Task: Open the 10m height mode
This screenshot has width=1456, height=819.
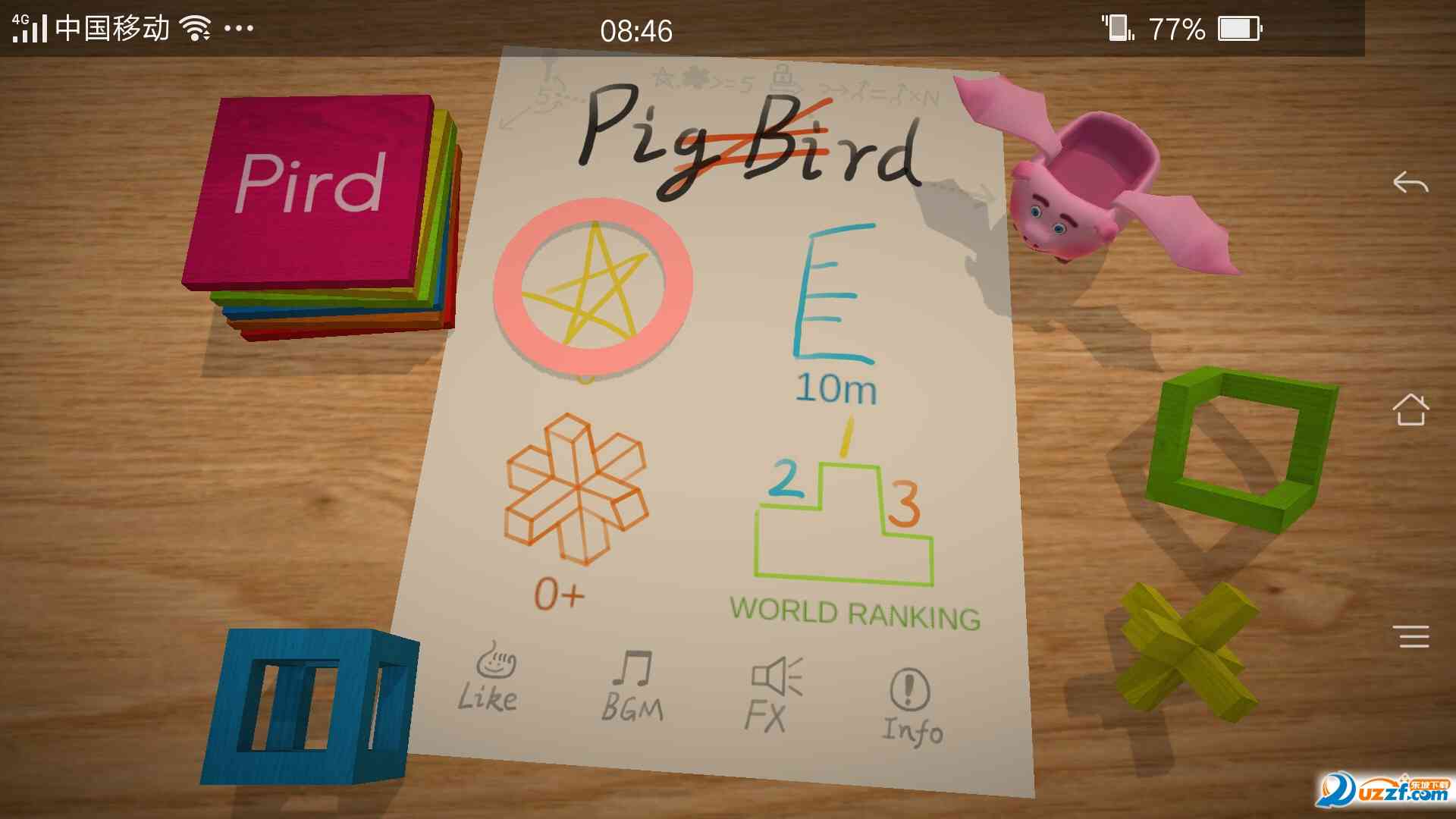Action: (833, 311)
